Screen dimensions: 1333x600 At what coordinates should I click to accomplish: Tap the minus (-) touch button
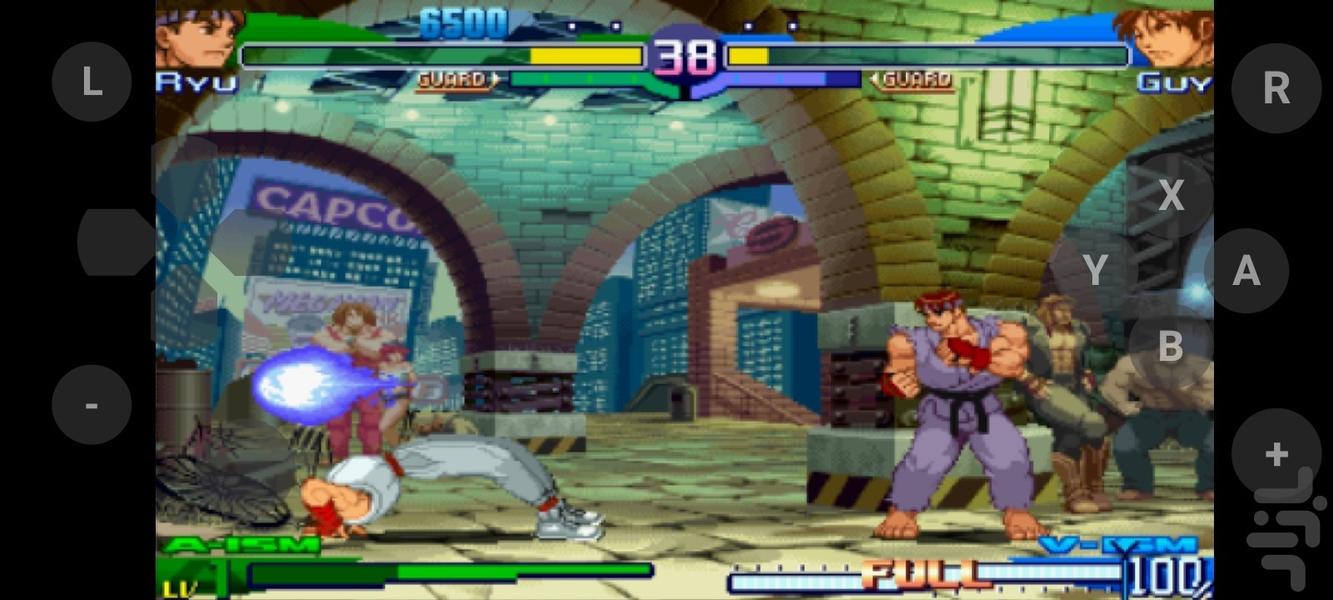point(91,405)
